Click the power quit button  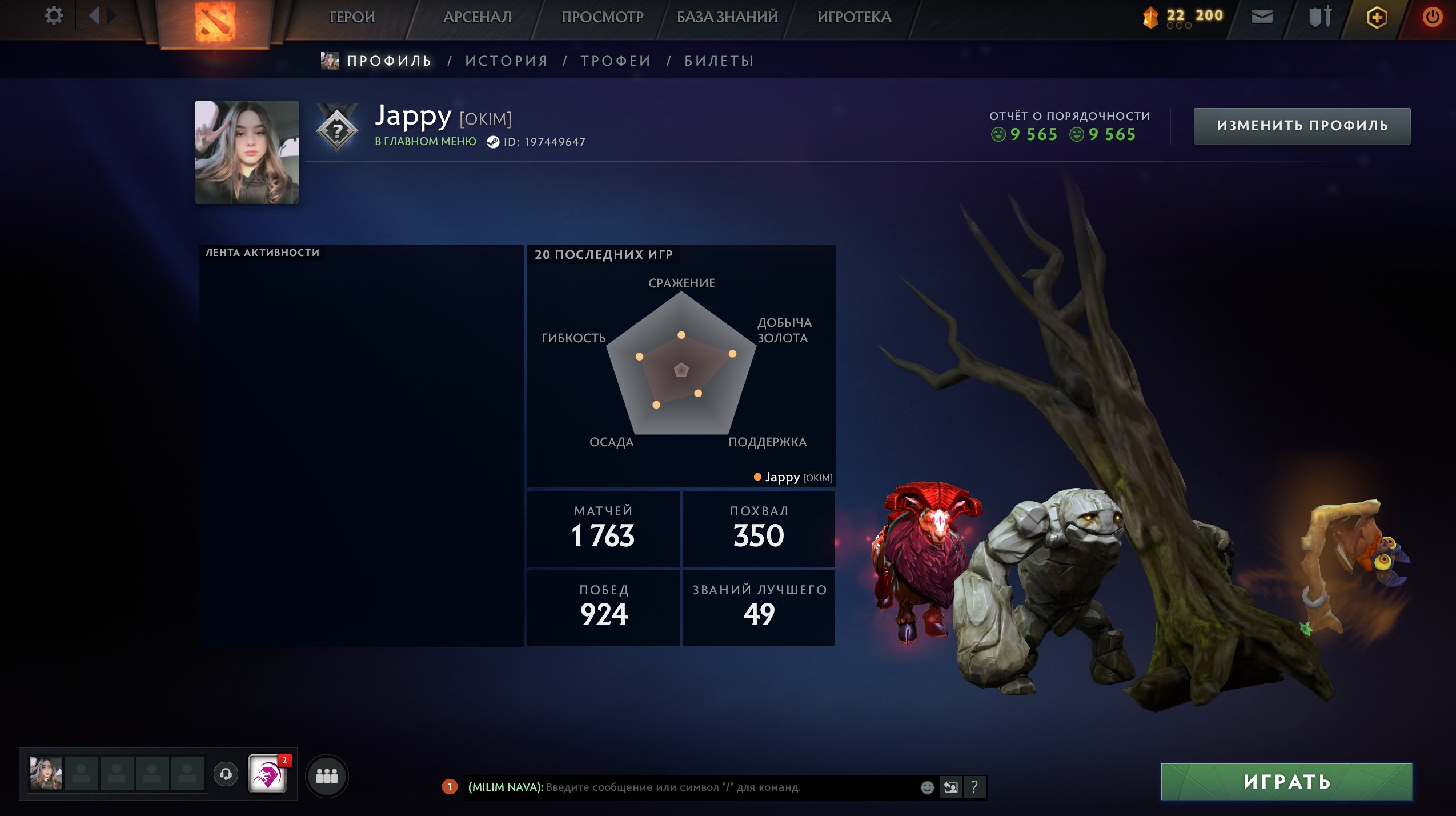1432,17
